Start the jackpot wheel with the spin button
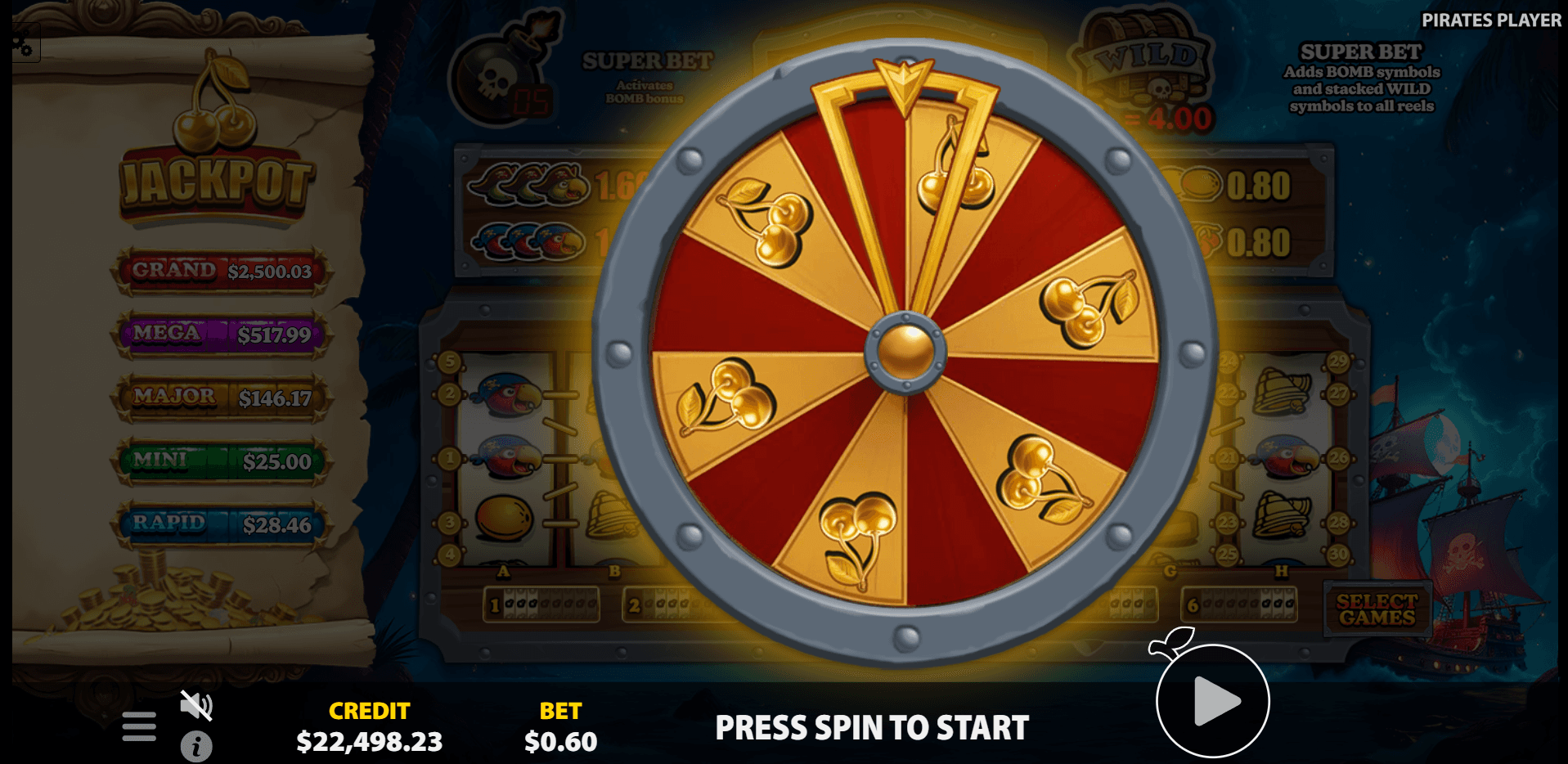 click(x=1212, y=701)
